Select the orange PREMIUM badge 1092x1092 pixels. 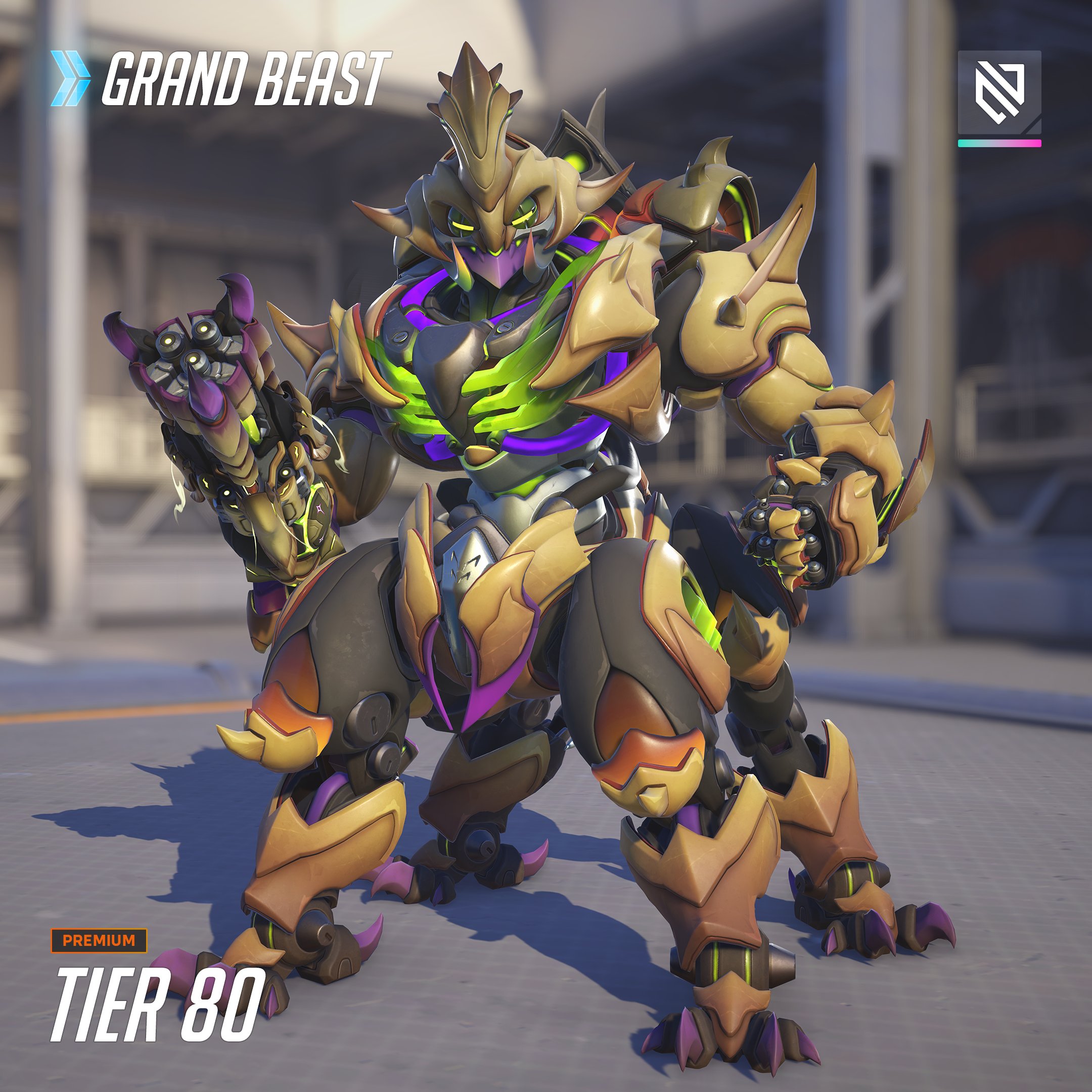pyautogui.click(x=99, y=940)
